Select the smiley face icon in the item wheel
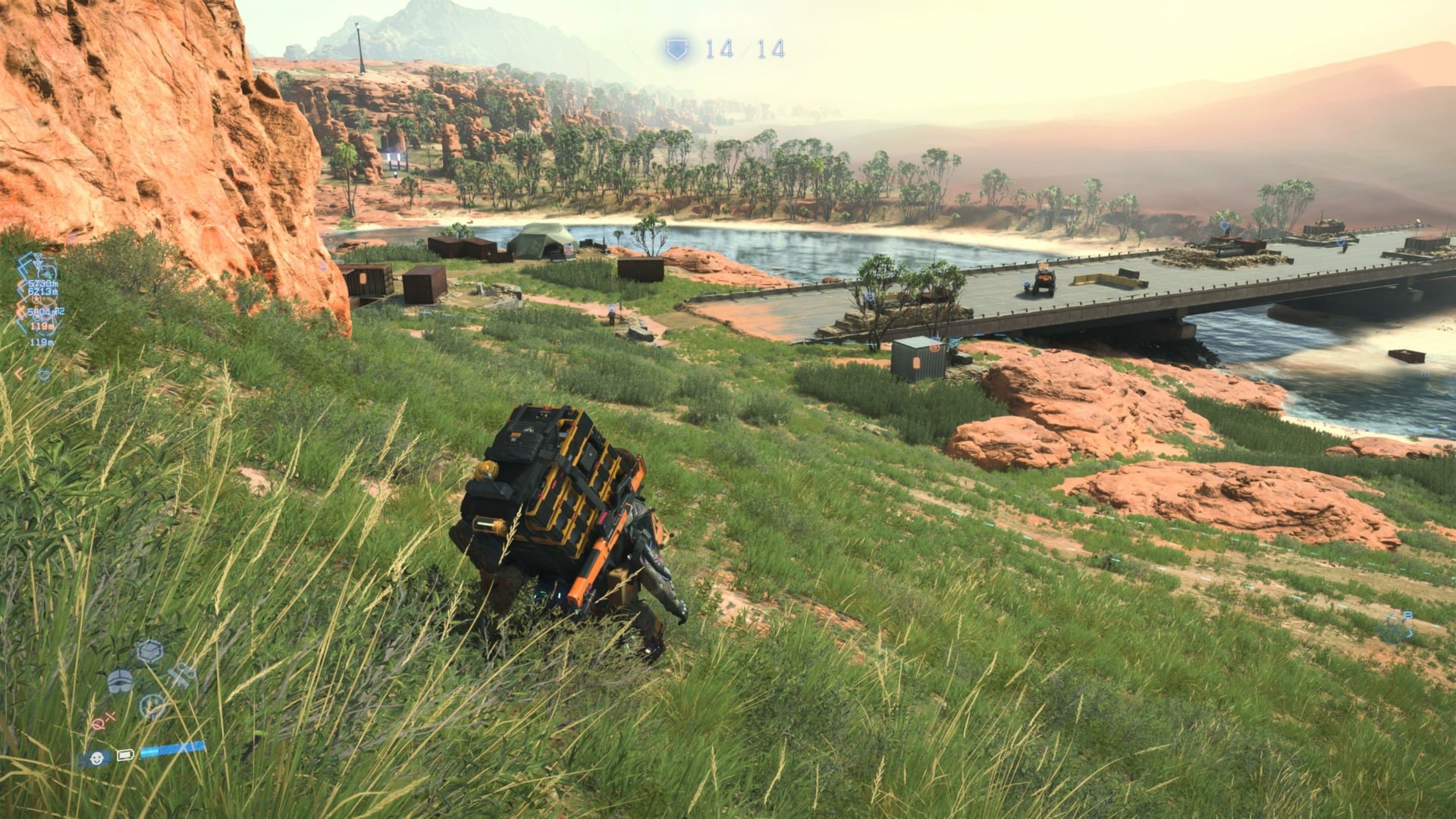The height and width of the screenshot is (819, 1456). (153, 707)
